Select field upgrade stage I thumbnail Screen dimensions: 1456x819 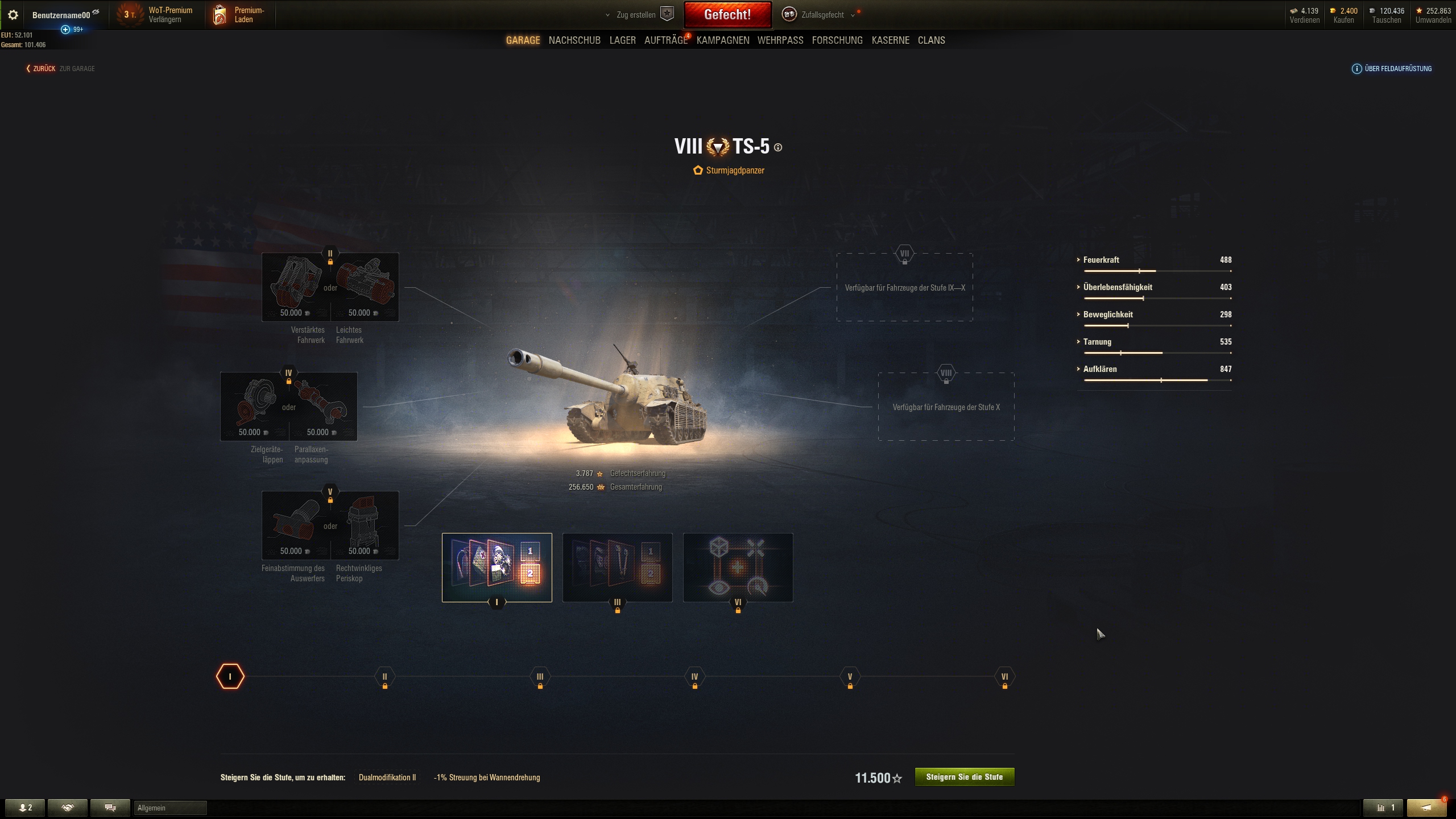(496, 567)
